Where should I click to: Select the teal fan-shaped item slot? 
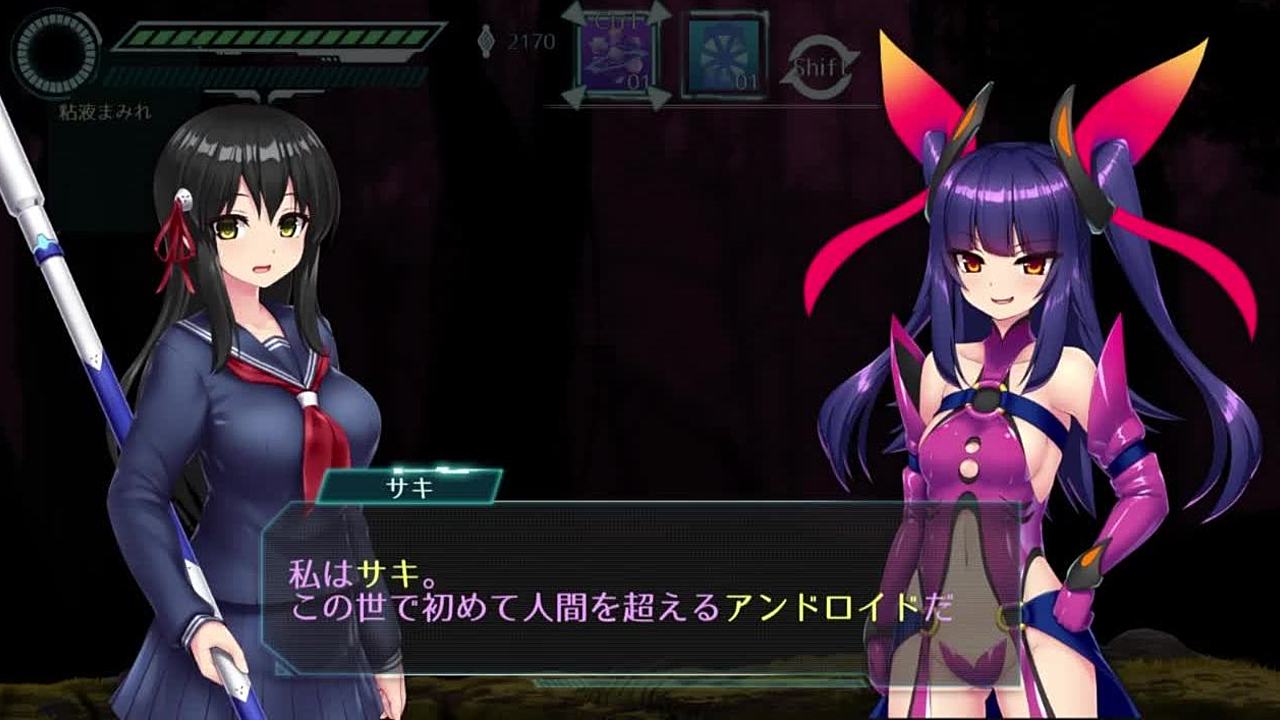(724, 58)
